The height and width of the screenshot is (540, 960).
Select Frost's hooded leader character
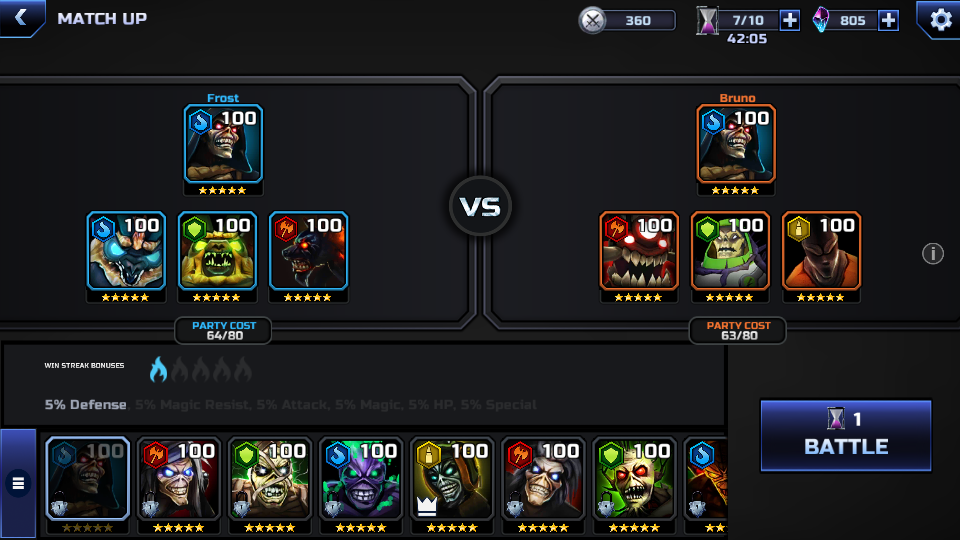tap(223, 144)
